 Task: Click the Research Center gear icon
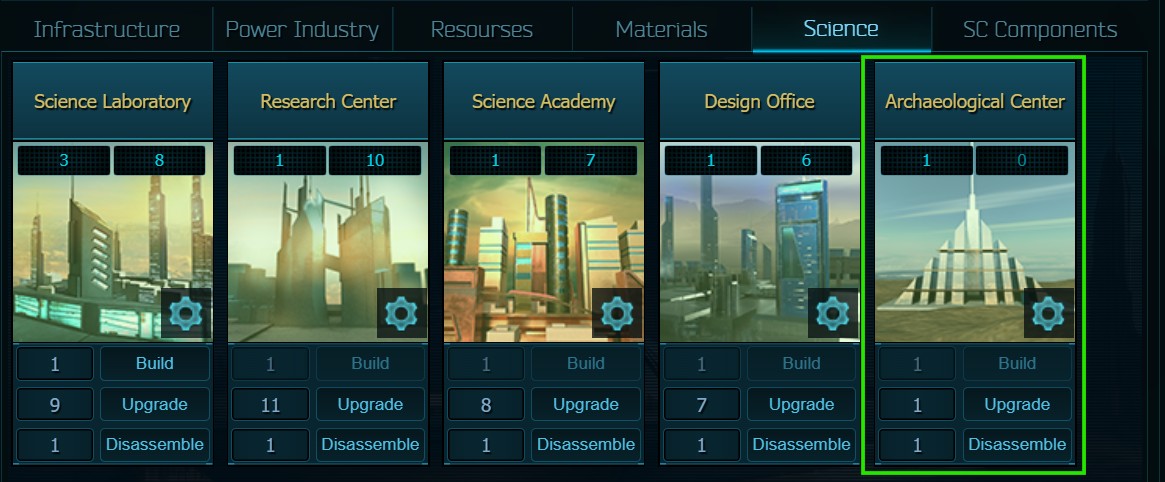click(401, 314)
